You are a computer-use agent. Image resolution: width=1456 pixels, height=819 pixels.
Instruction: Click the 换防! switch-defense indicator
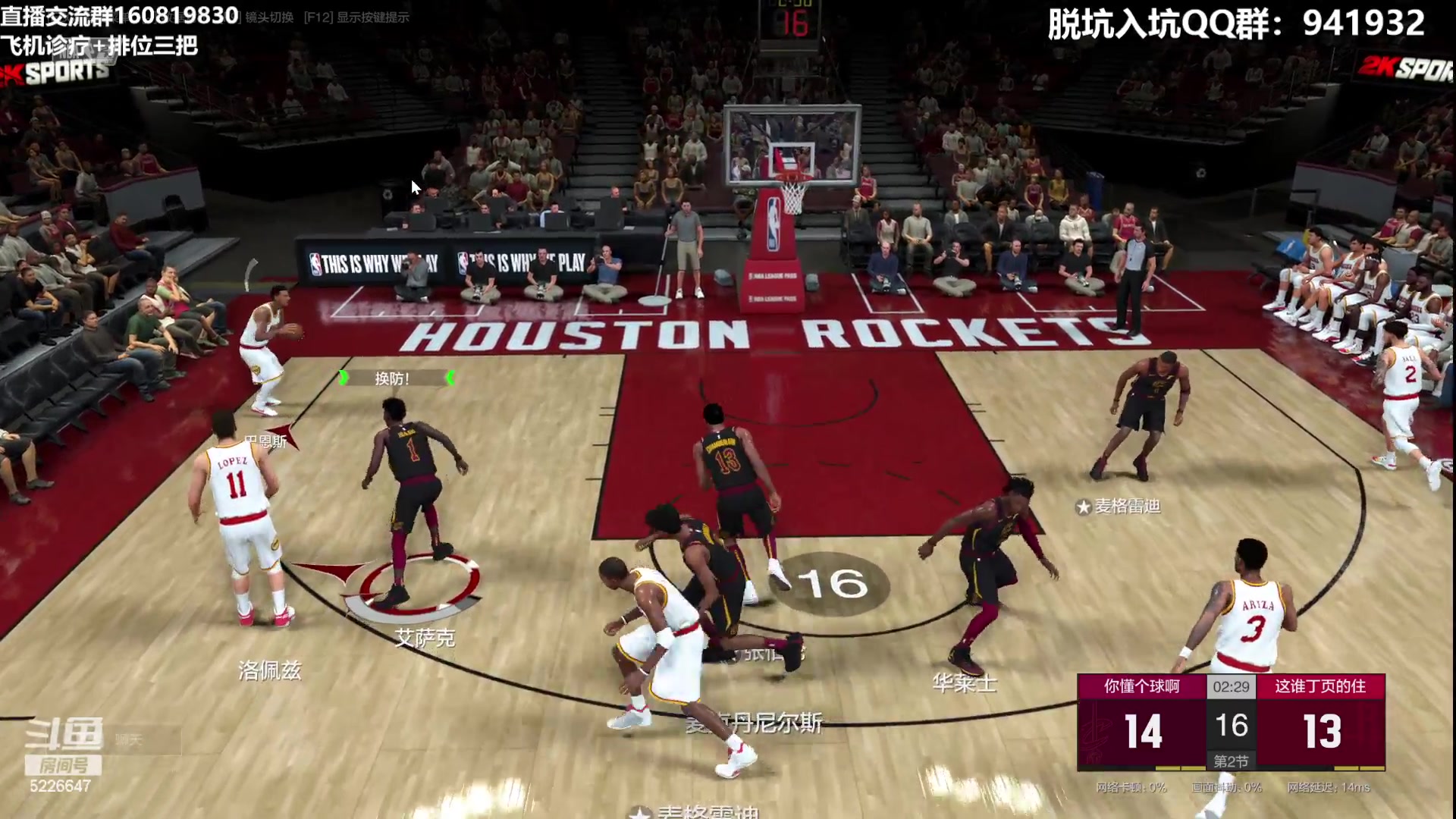[x=394, y=378]
